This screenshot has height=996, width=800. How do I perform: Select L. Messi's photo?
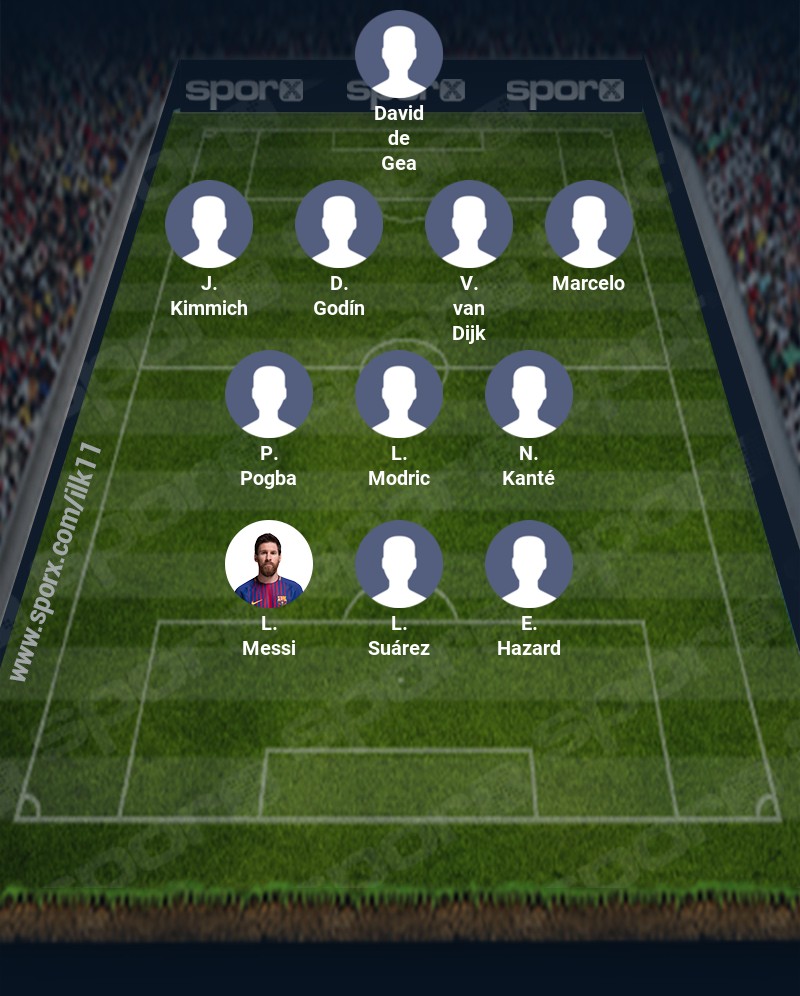269,564
